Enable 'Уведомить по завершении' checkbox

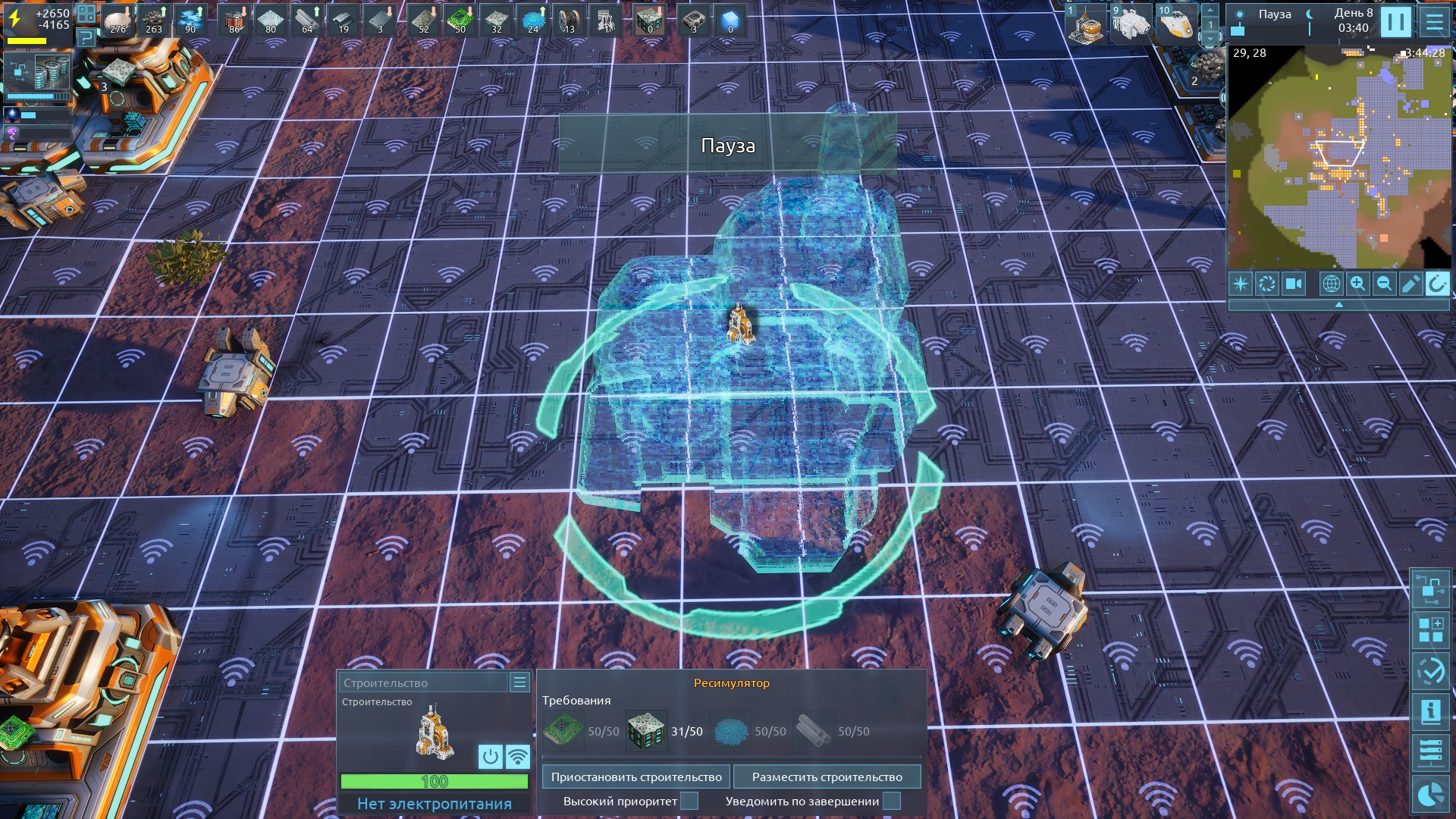[892, 801]
